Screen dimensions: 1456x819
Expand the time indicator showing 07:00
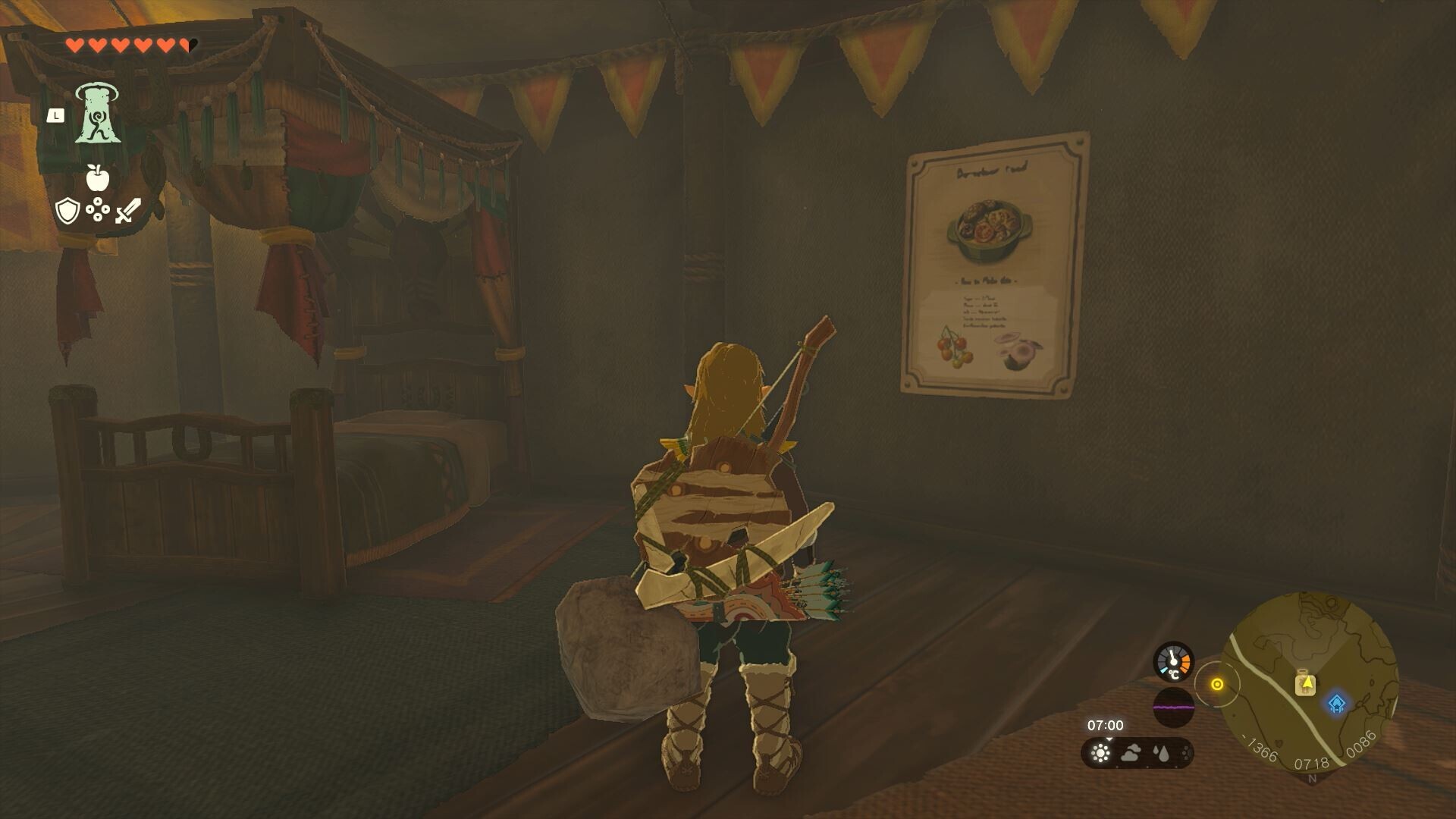tap(1106, 725)
